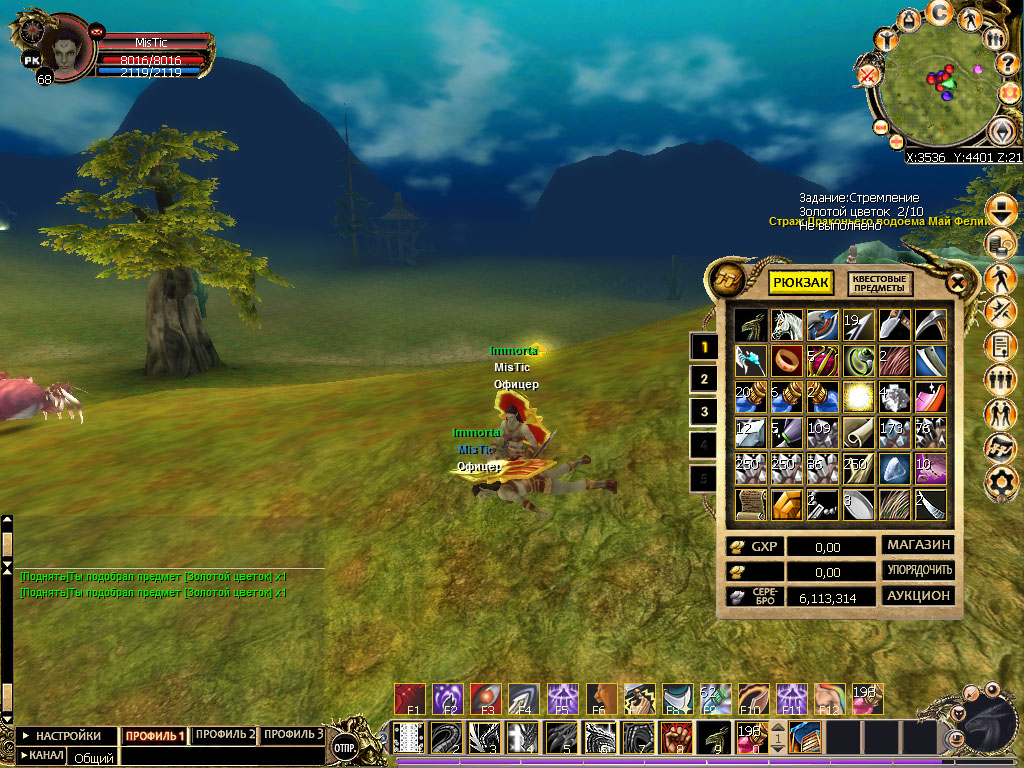Activate the F1 red skill icon

pyautogui.click(x=410, y=698)
